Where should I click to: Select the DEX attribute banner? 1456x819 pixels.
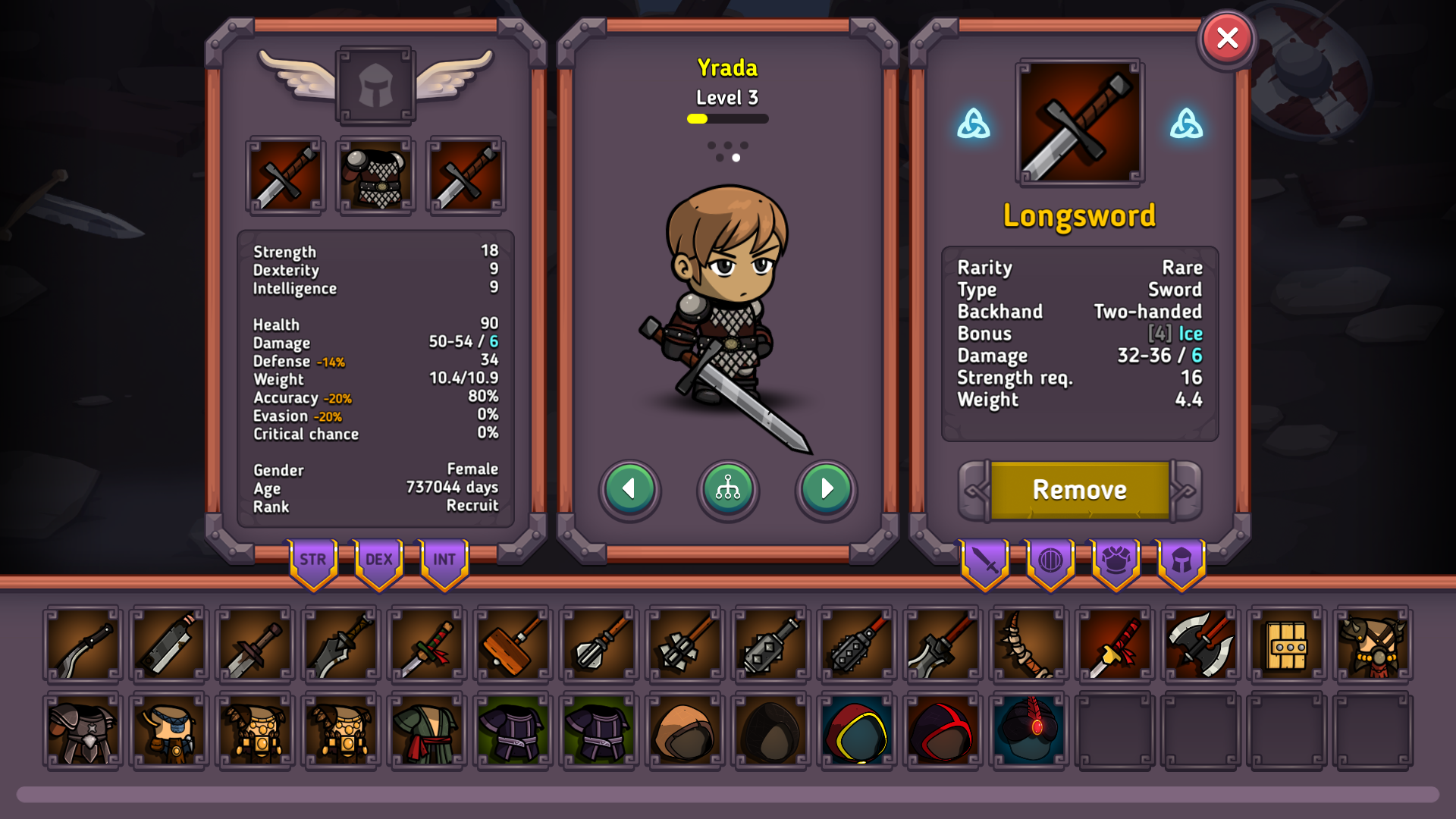pos(378,561)
